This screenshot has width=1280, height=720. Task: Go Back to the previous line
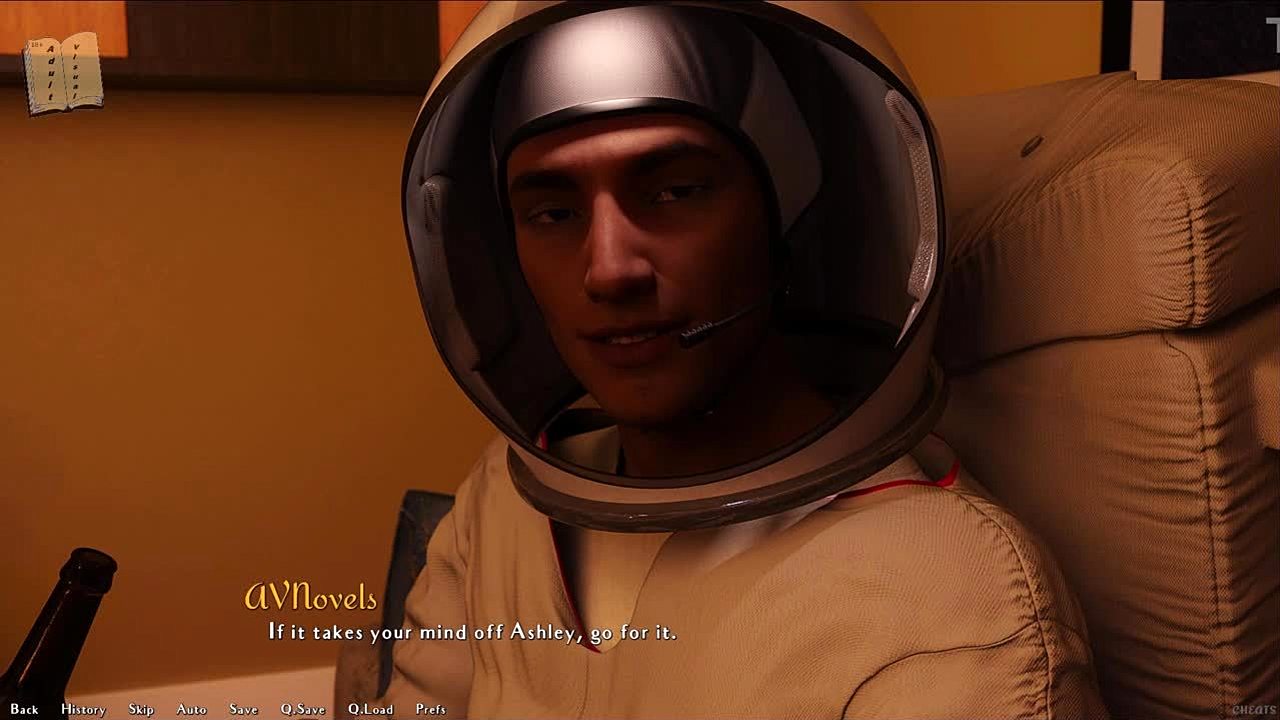pos(24,709)
